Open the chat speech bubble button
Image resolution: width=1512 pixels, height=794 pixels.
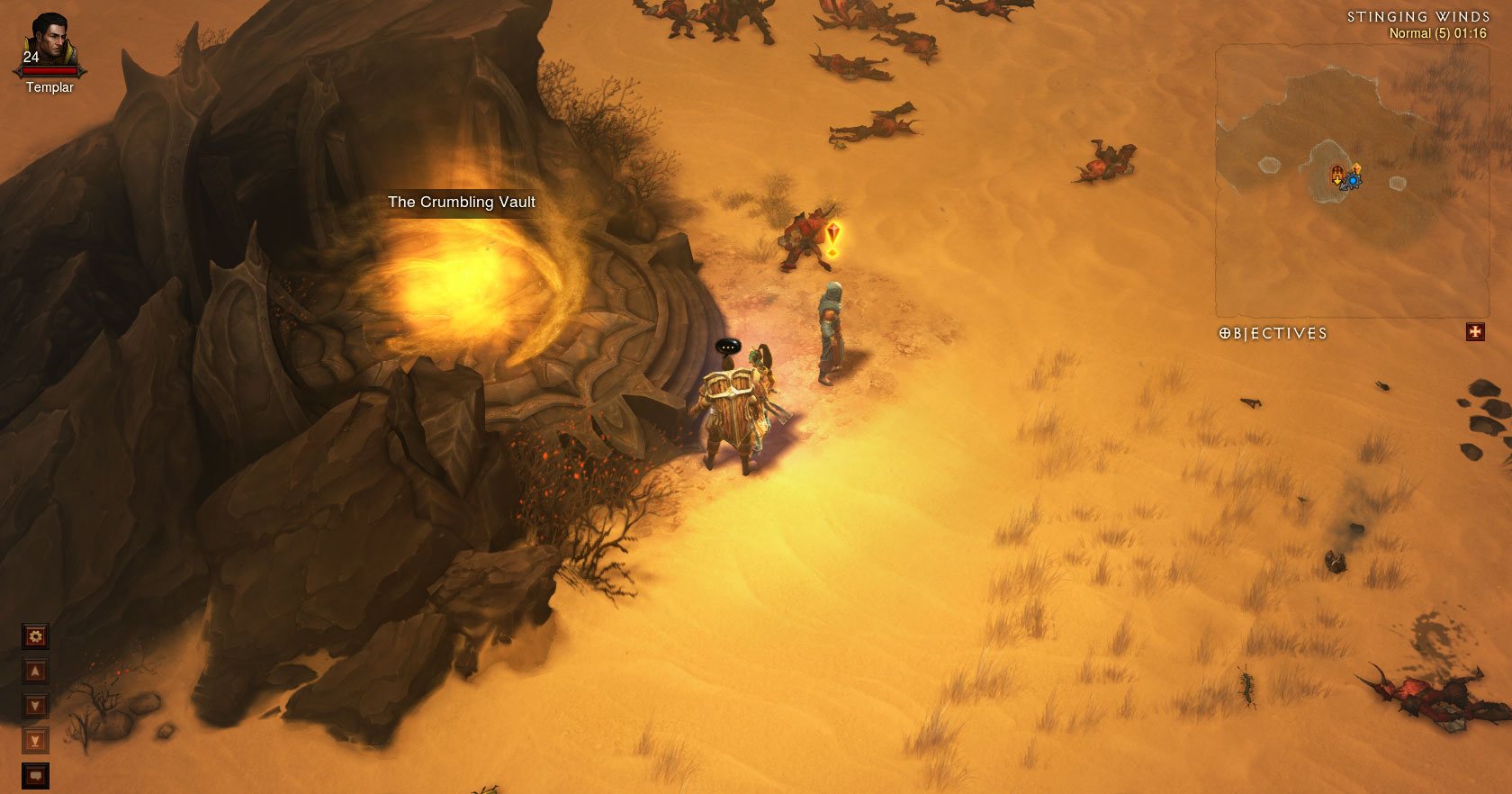[35, 775]
